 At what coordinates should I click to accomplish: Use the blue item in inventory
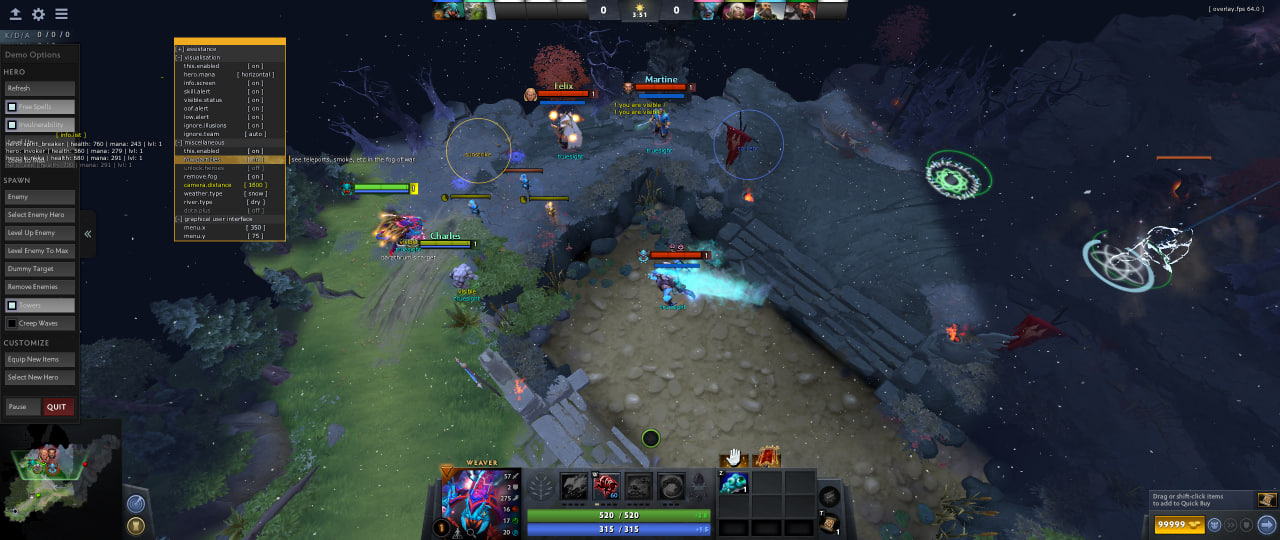coord(733,483)
